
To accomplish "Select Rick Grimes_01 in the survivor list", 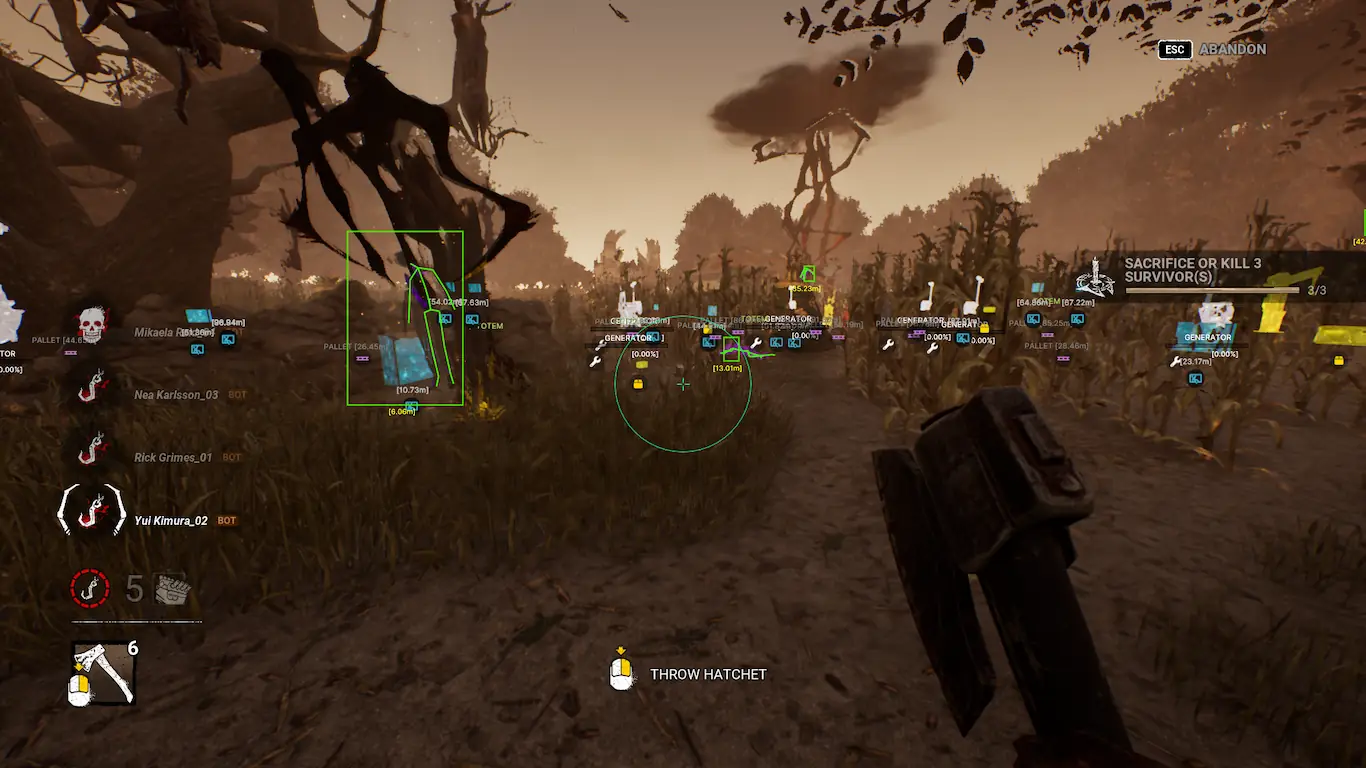I will click(173, 458).
